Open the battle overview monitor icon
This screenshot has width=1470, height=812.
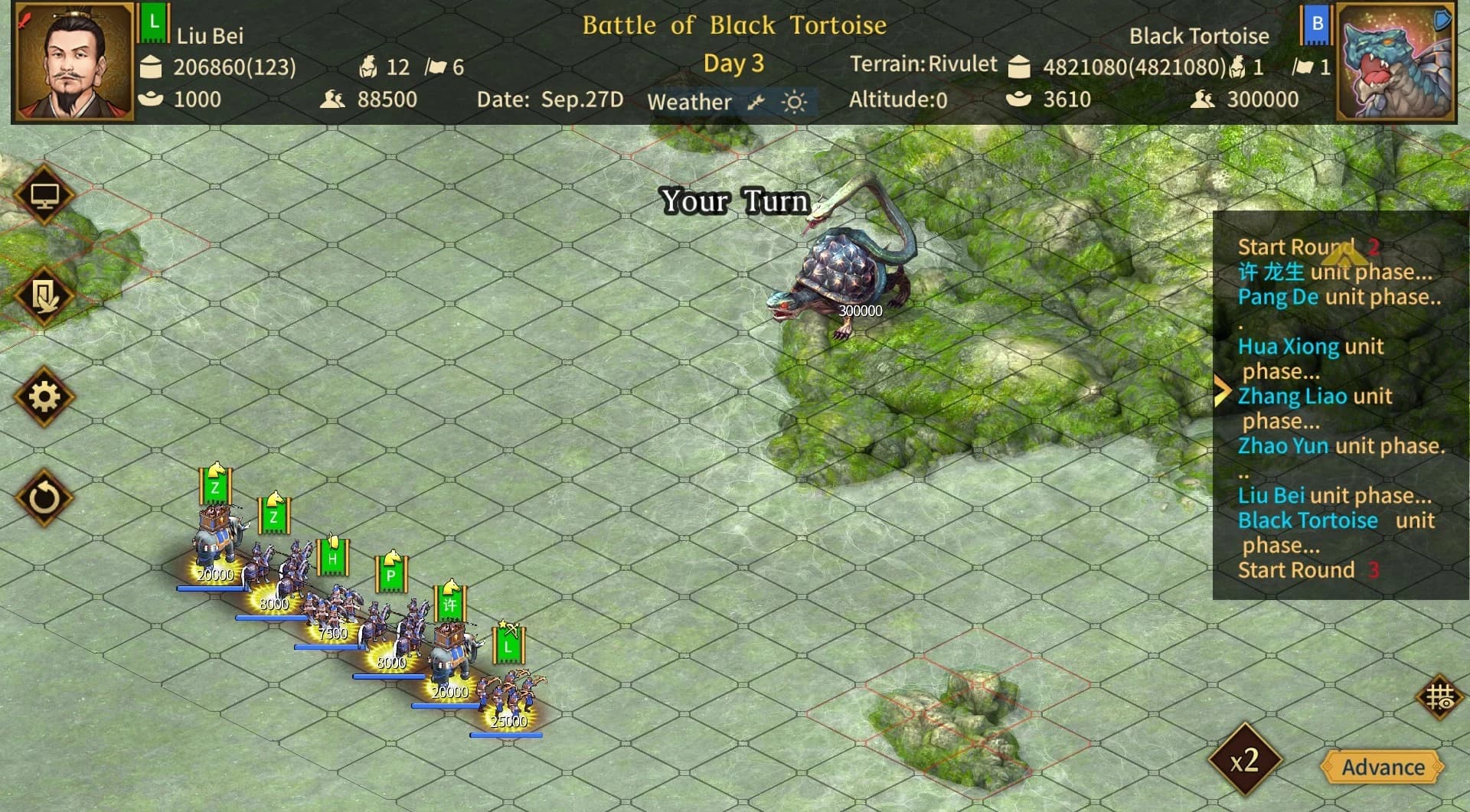click(x=44, y=194)
